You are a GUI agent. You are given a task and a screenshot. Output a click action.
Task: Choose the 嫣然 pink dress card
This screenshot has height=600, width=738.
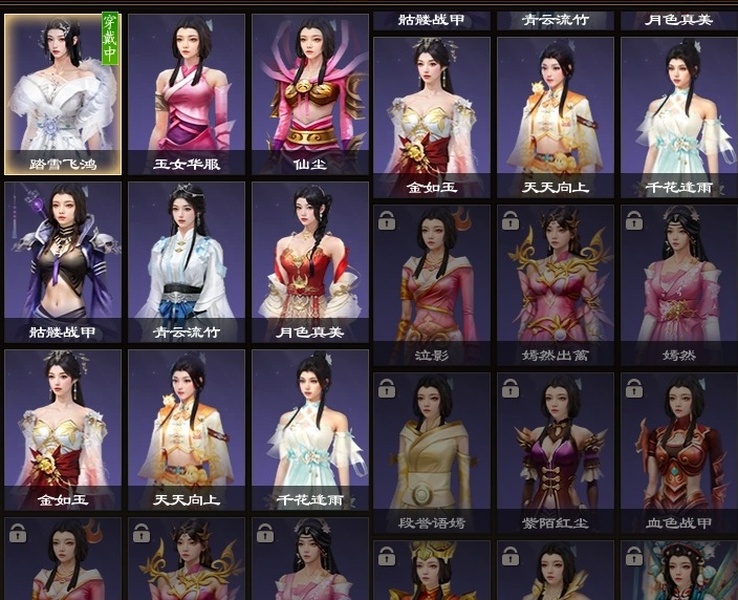point(678,284)
